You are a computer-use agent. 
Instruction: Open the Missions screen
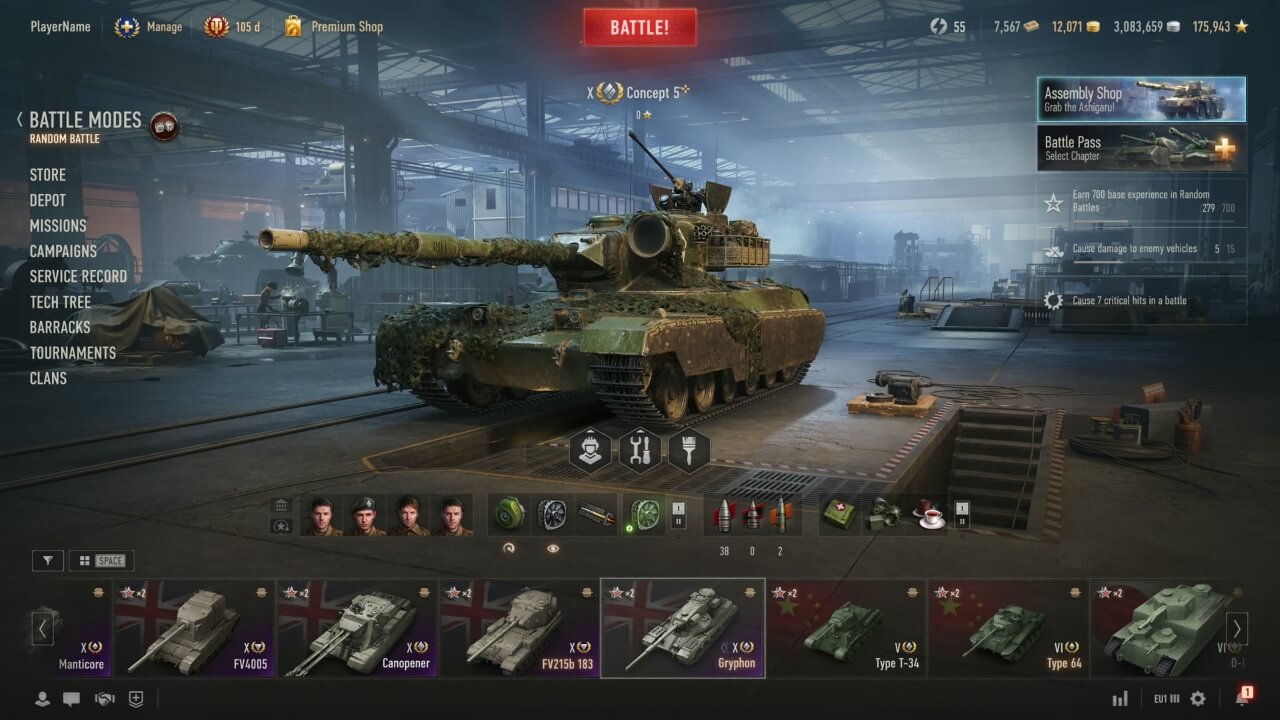click(x=58, y=226)
